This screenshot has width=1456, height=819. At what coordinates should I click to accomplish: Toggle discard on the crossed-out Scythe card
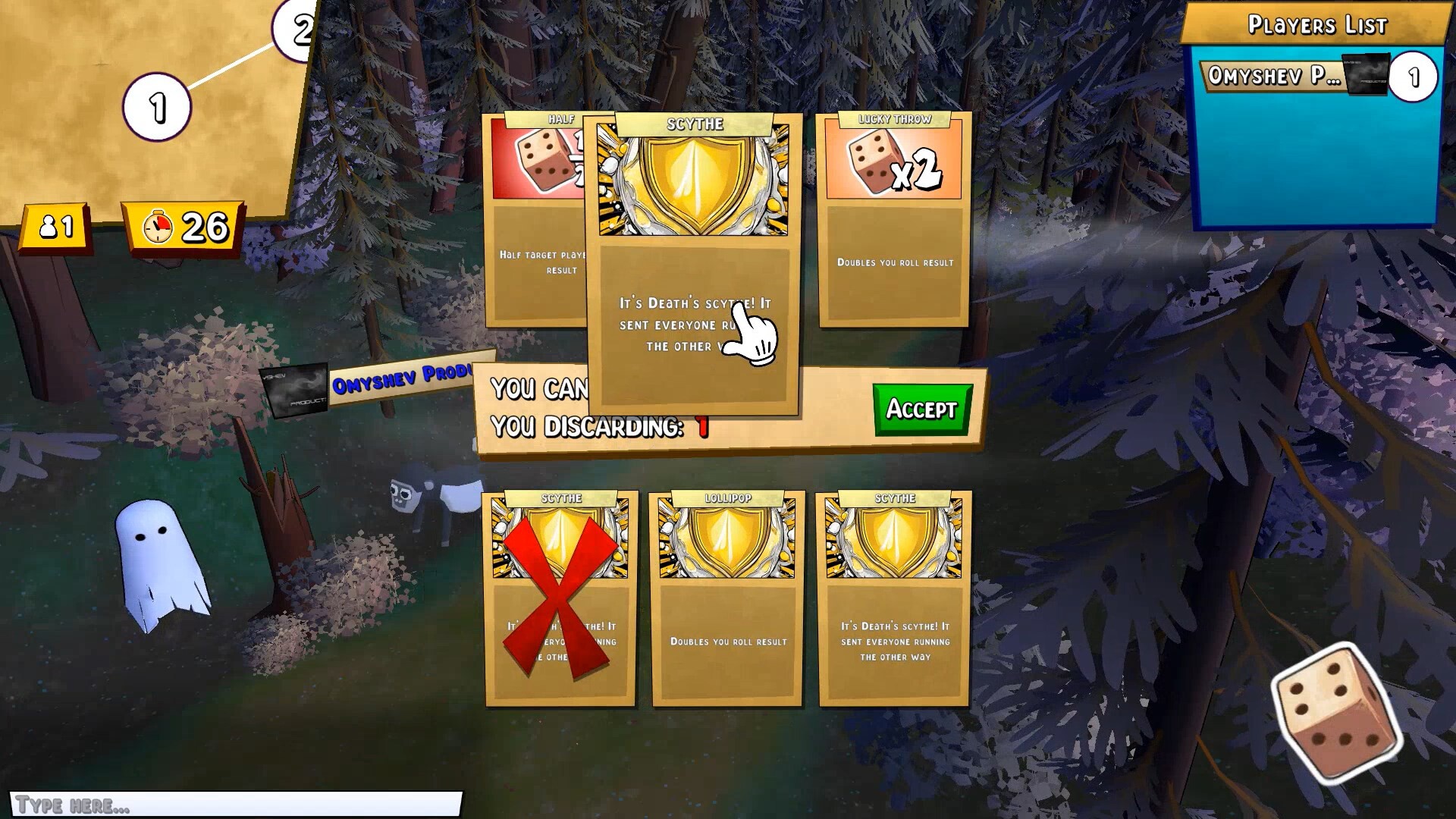(559, 599)
